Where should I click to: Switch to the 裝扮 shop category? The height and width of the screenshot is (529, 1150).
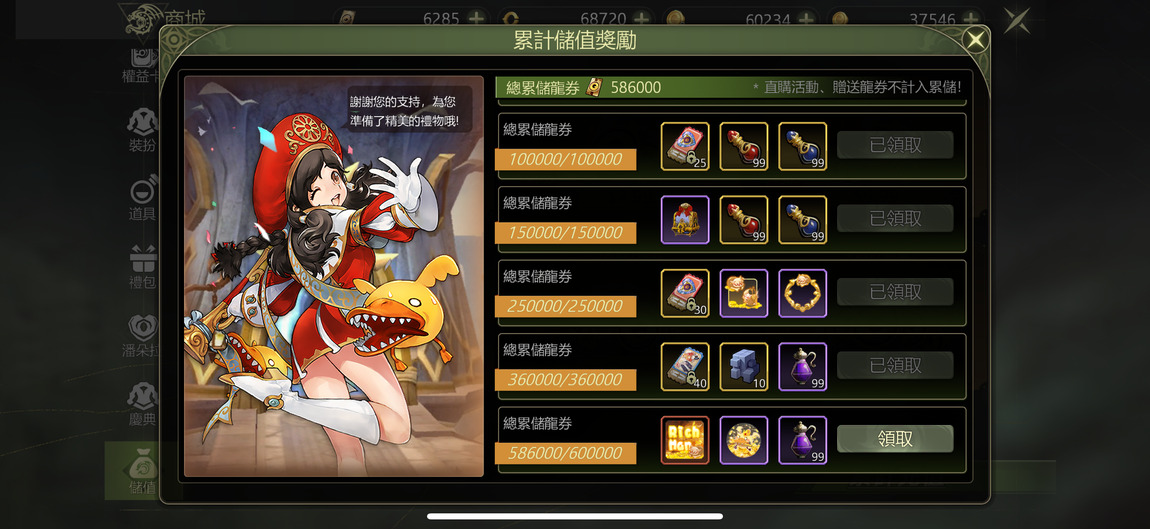coord(142,131)
